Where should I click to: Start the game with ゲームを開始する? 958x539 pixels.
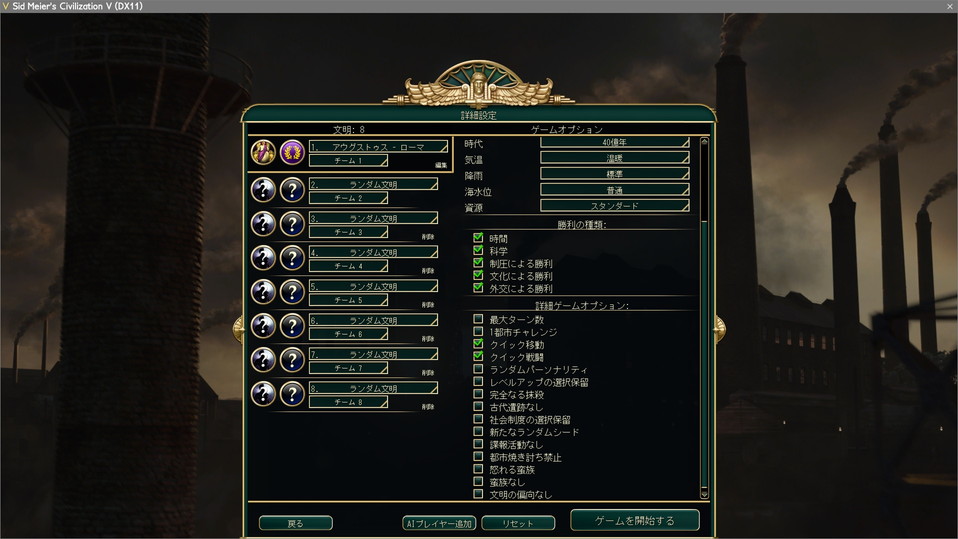click(634, 521)
